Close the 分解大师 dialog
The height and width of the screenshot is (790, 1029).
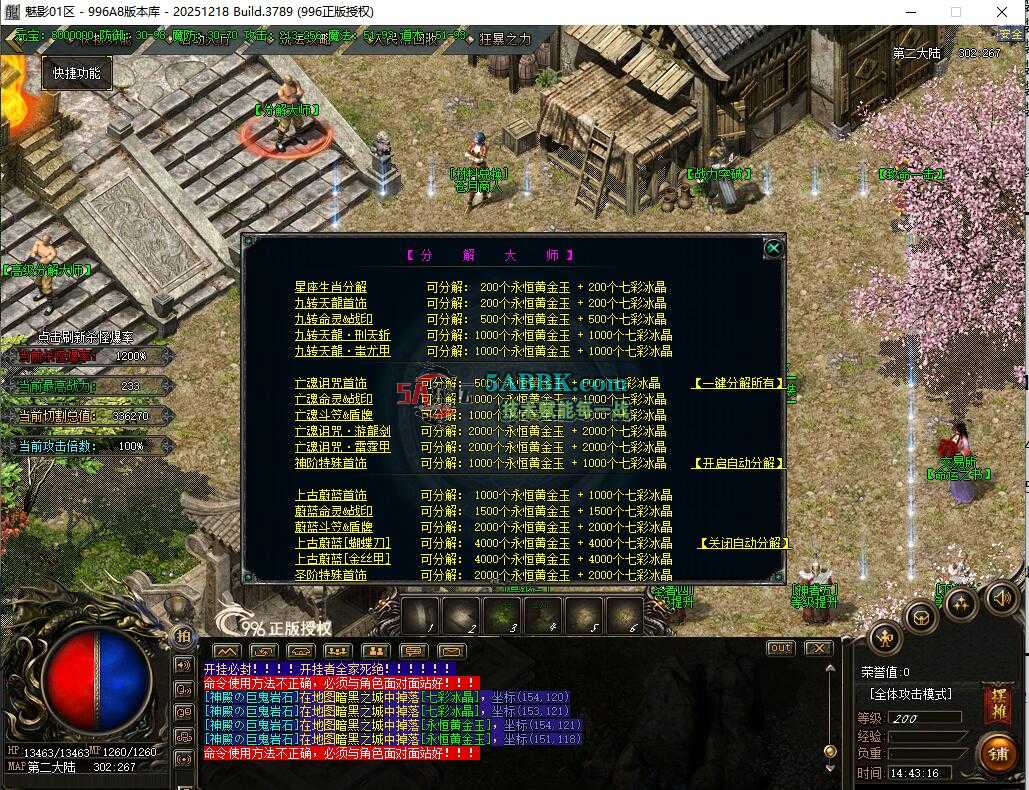pos(773,248)
